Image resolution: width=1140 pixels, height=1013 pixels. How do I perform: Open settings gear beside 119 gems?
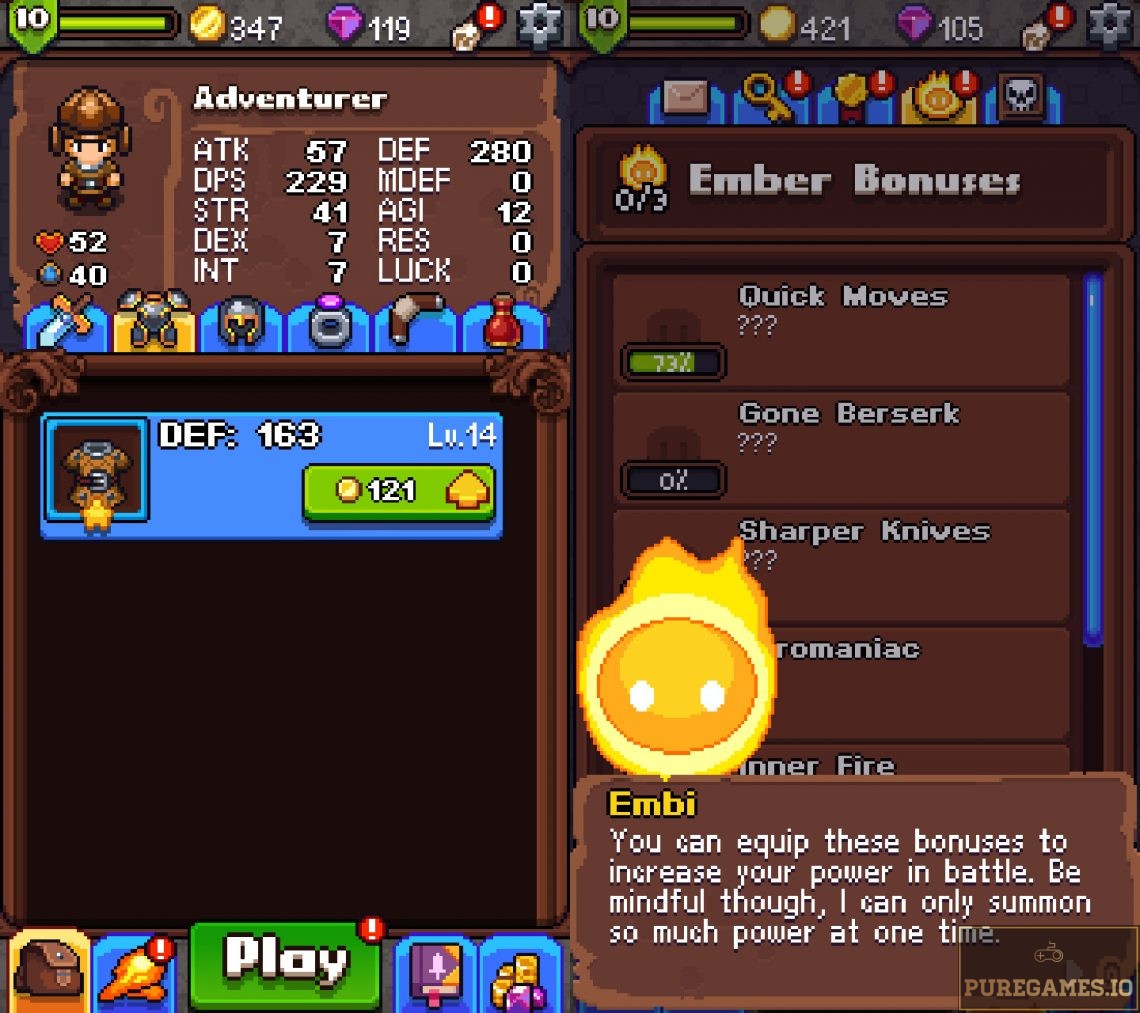539,25
